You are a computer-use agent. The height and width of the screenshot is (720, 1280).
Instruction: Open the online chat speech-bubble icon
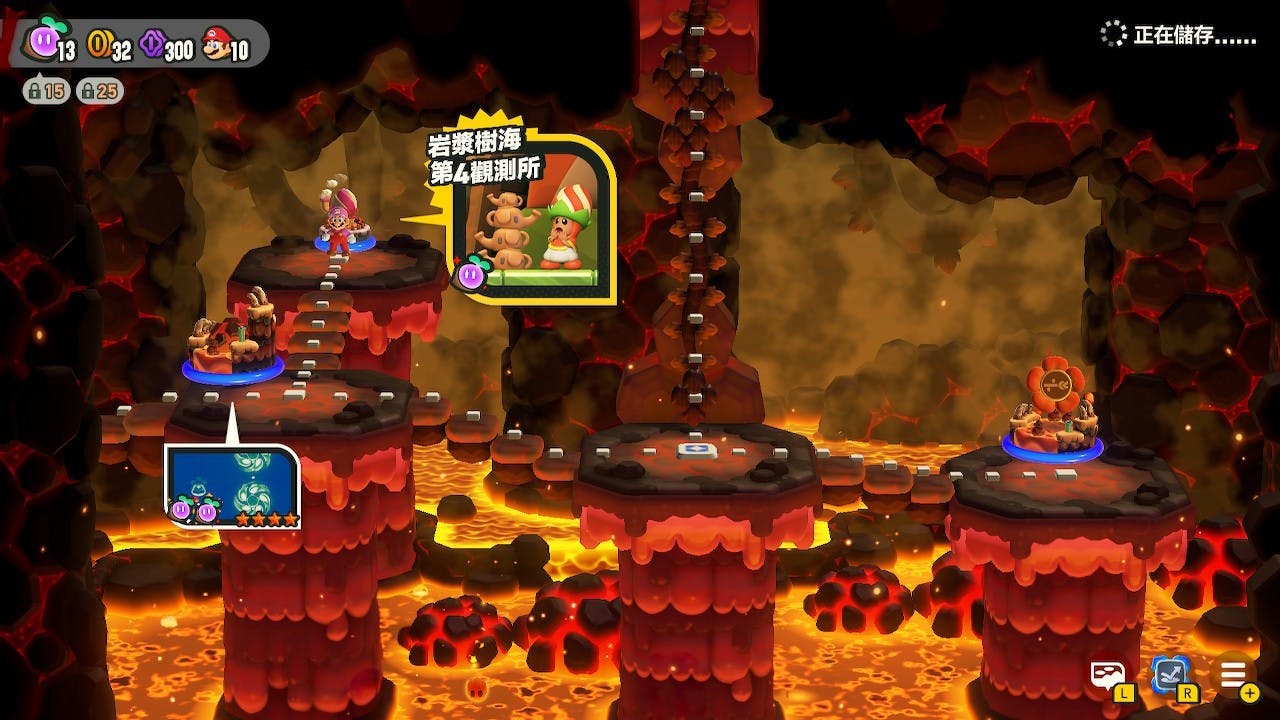[1107, 676]
